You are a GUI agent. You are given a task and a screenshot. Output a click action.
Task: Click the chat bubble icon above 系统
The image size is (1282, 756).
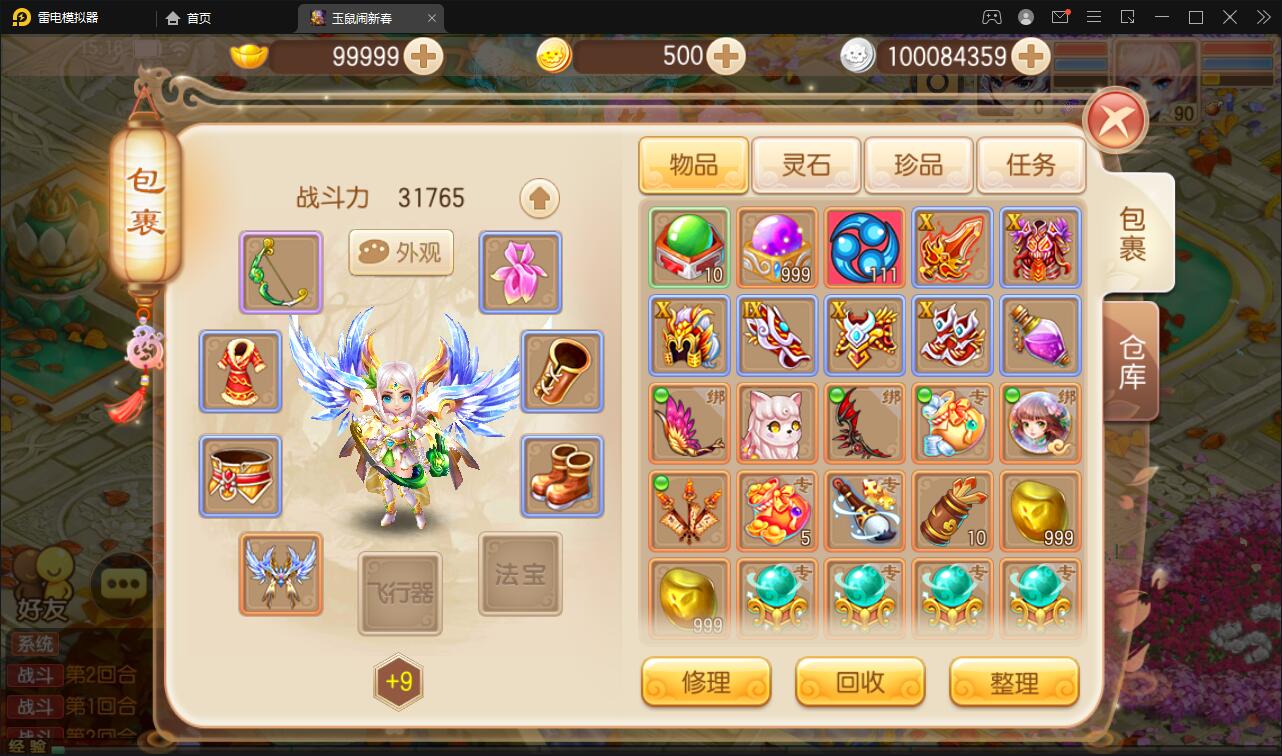[x=121, y=586]
